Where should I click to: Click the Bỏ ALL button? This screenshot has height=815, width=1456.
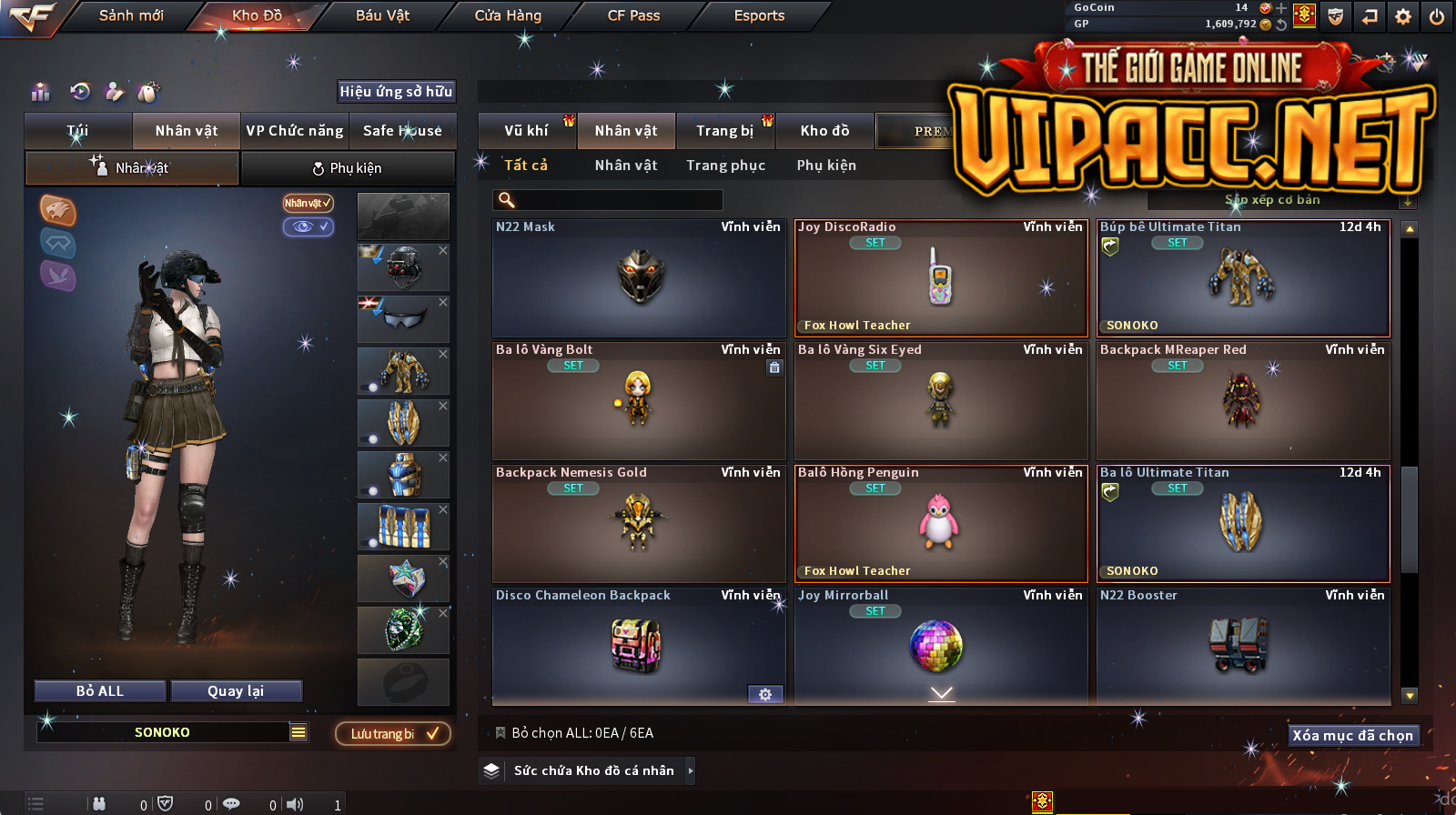[100, 691]
